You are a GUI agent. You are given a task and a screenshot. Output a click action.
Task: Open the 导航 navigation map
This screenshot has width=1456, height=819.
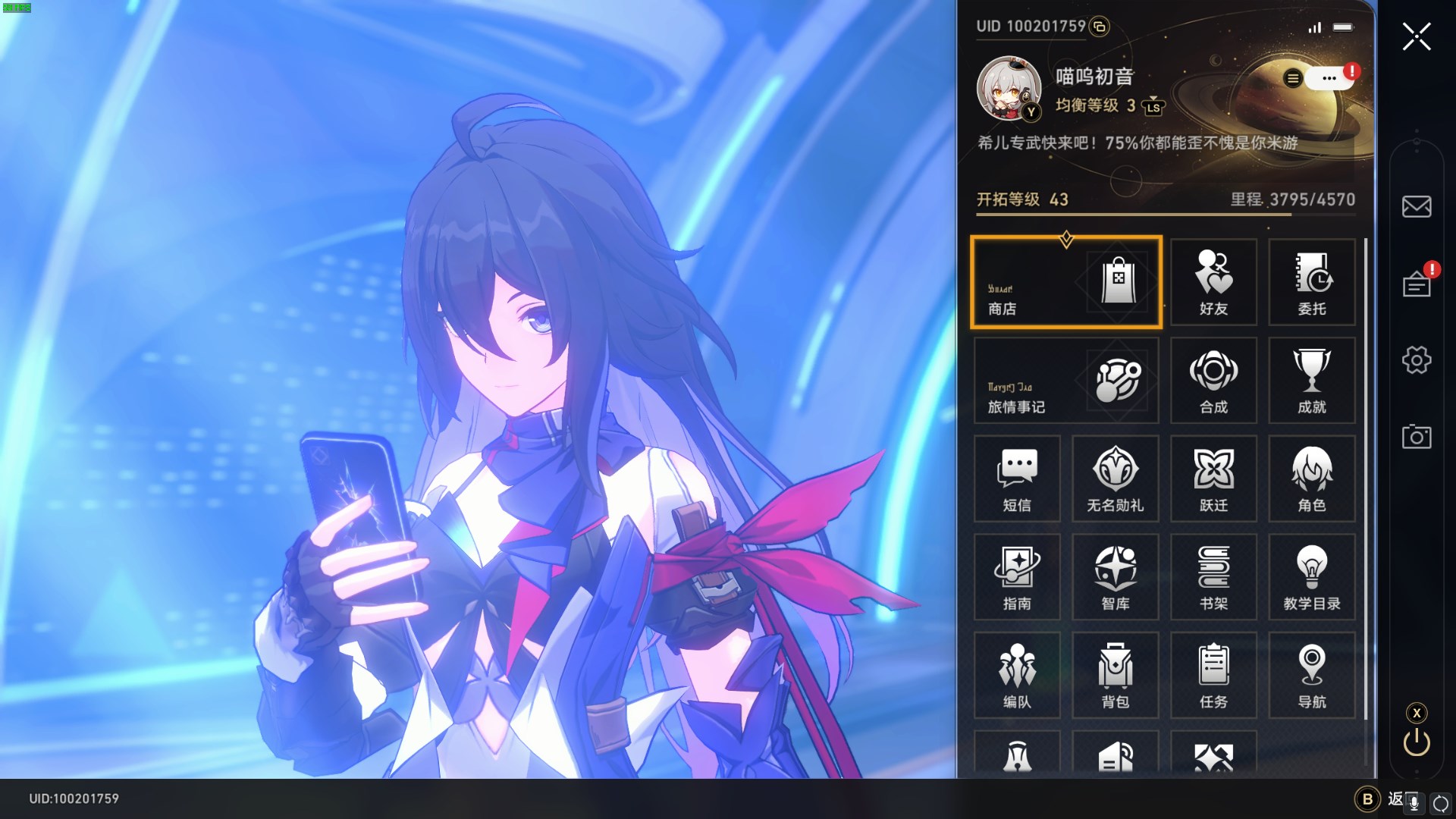[x=1312, y=676]
